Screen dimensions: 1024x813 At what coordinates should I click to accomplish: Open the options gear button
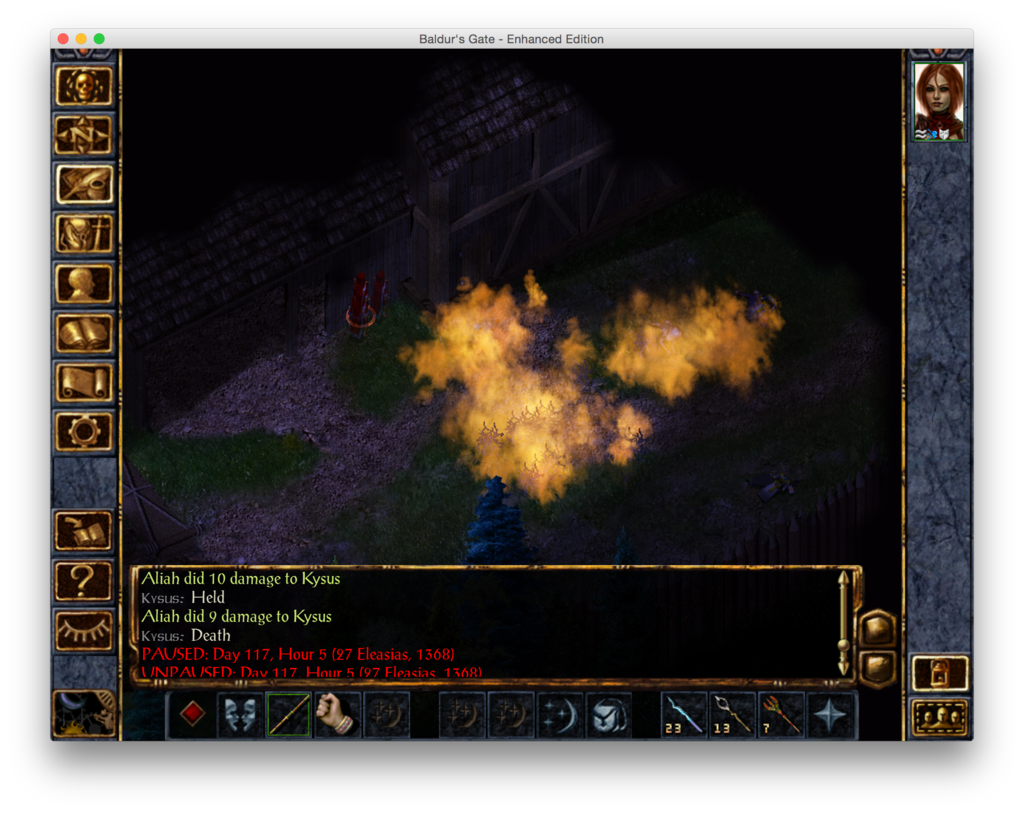(x=84, y=431)
